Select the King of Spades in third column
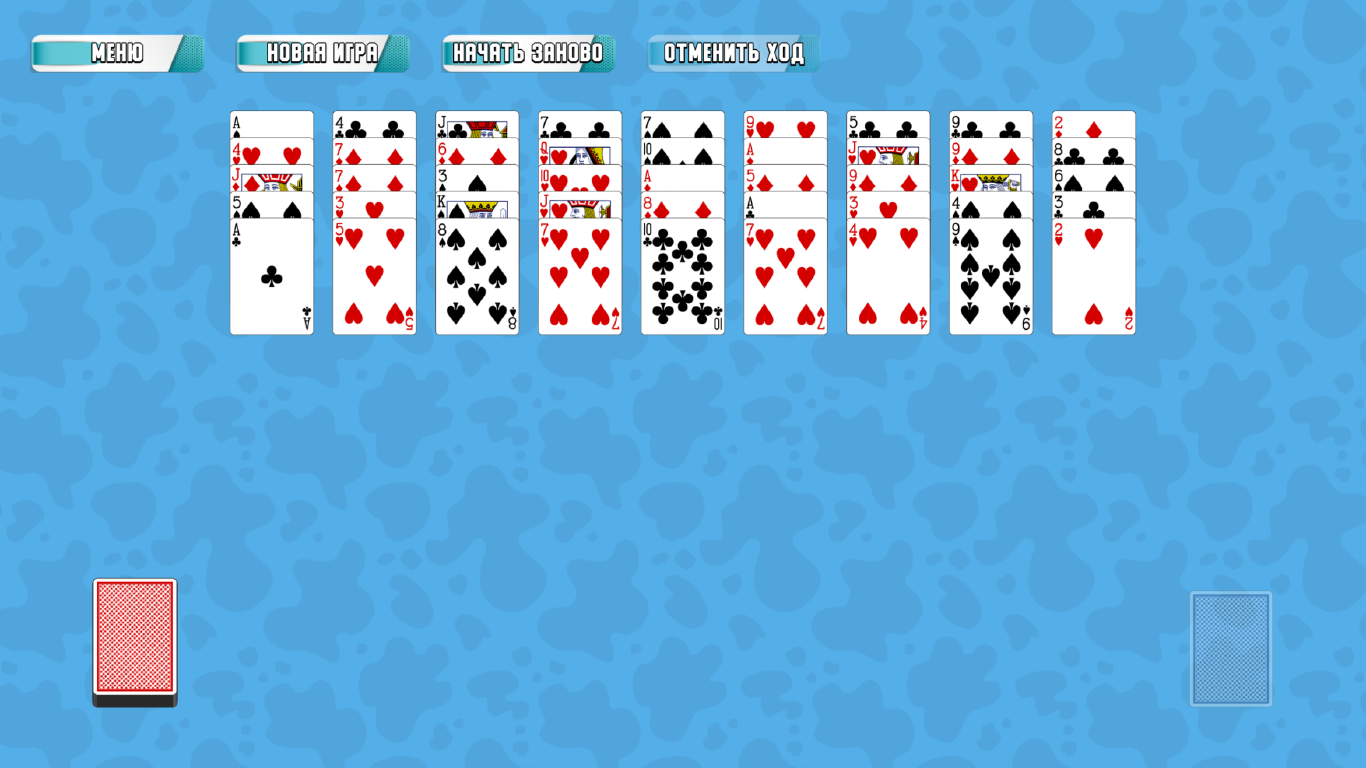The image size is (1366, 768). pyautogui.click(x=477, y=208)
